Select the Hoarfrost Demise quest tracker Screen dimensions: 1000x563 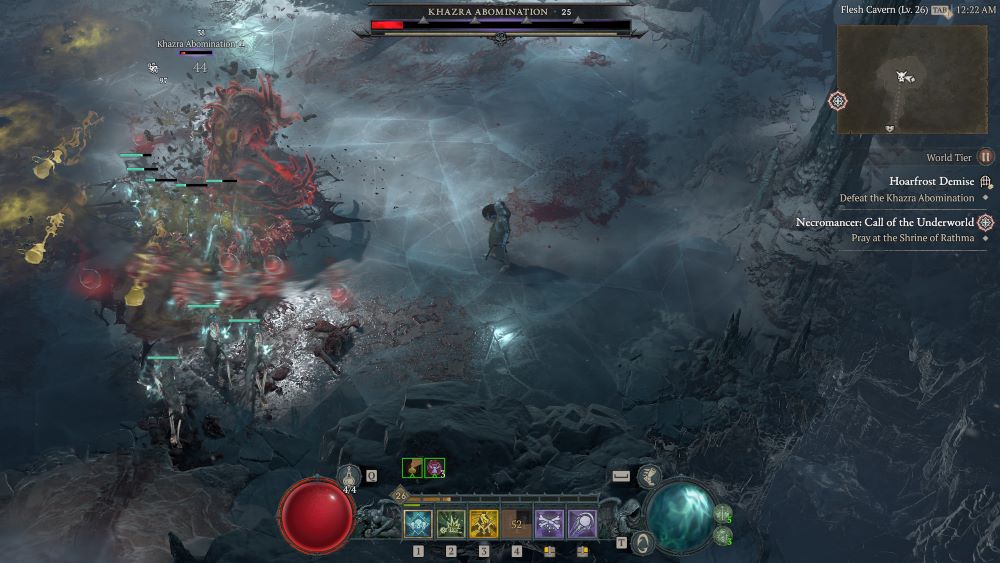coord(931,182)
